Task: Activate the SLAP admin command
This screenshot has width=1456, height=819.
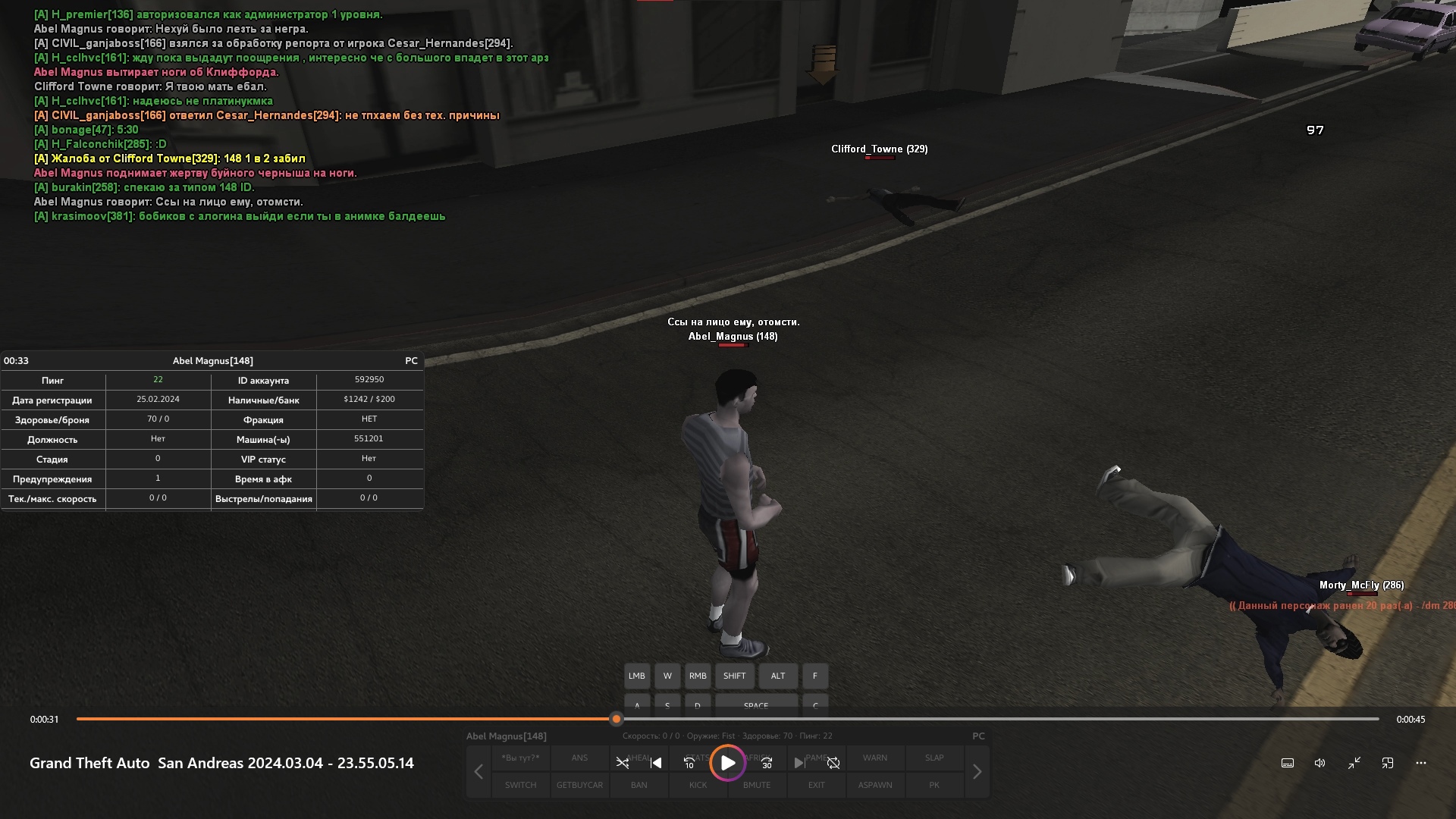Action: [x=934, y=758]
